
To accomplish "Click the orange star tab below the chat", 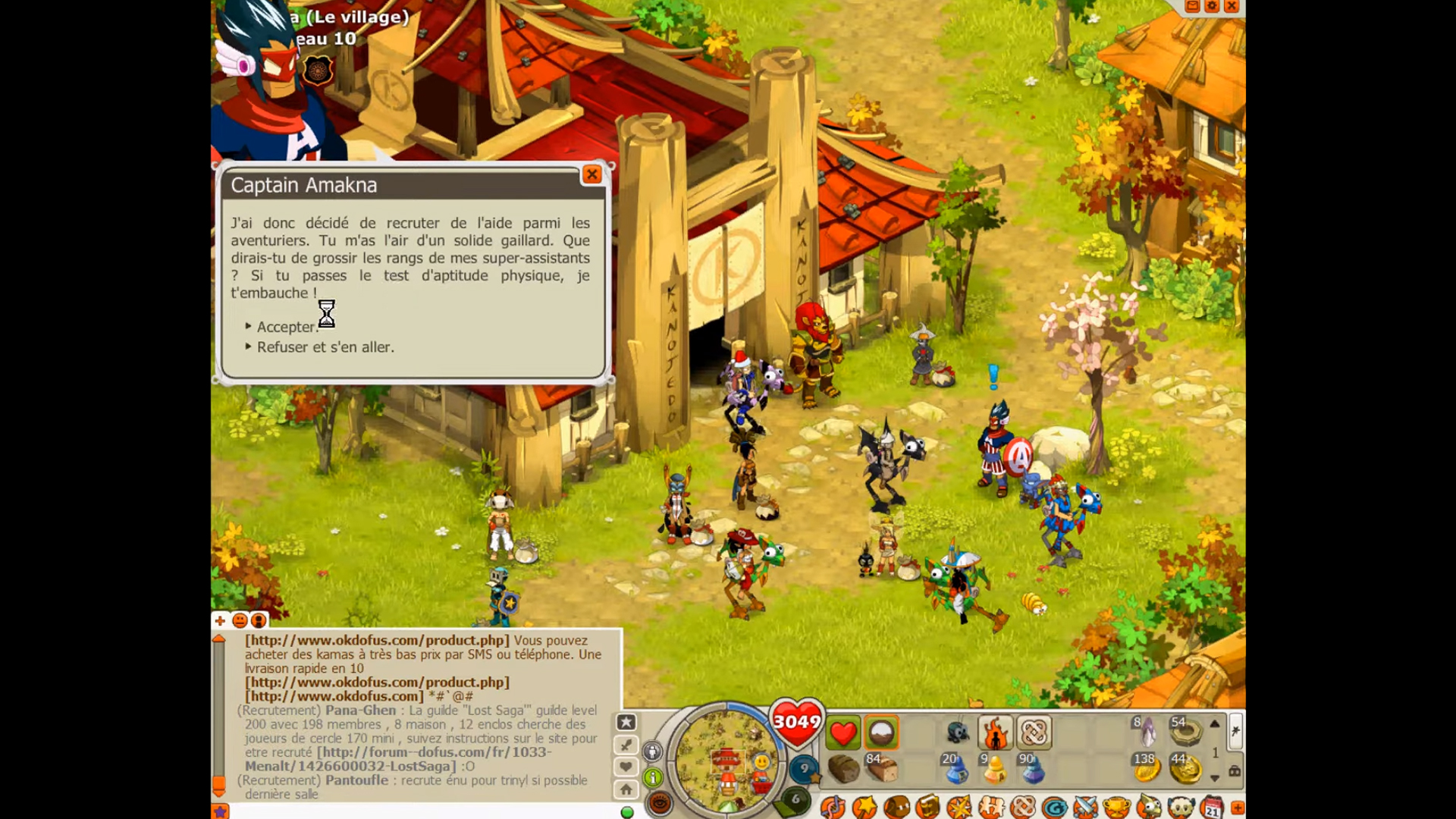I will point(221,811).
